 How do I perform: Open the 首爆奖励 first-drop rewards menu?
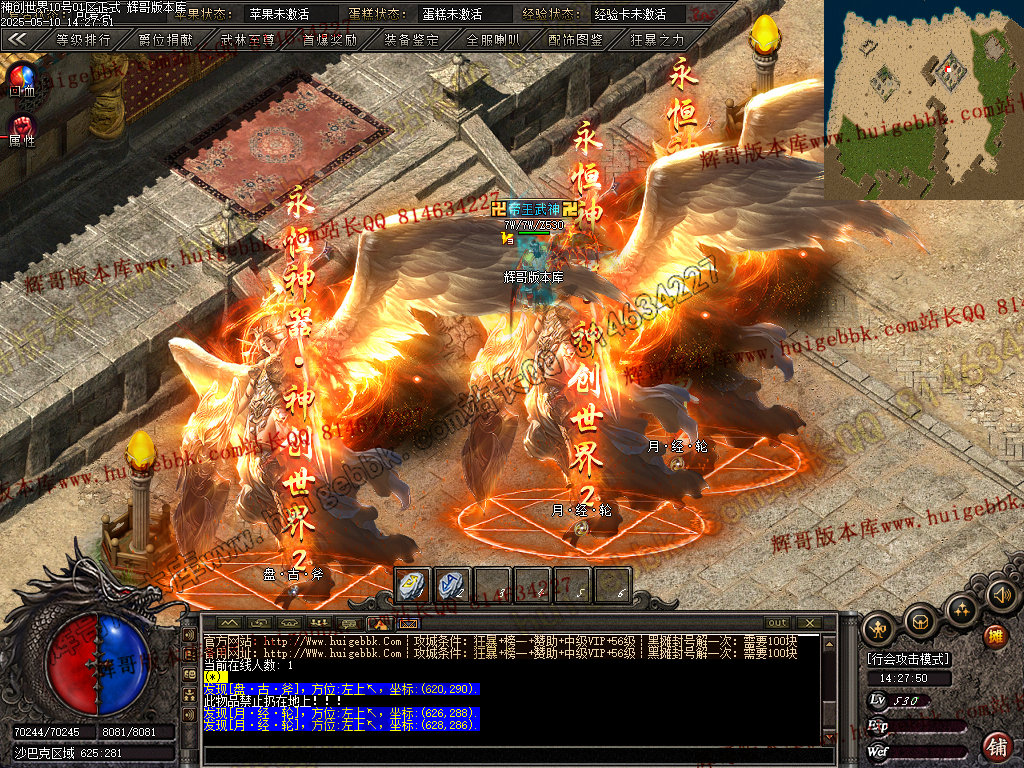(x=330, y=40)
